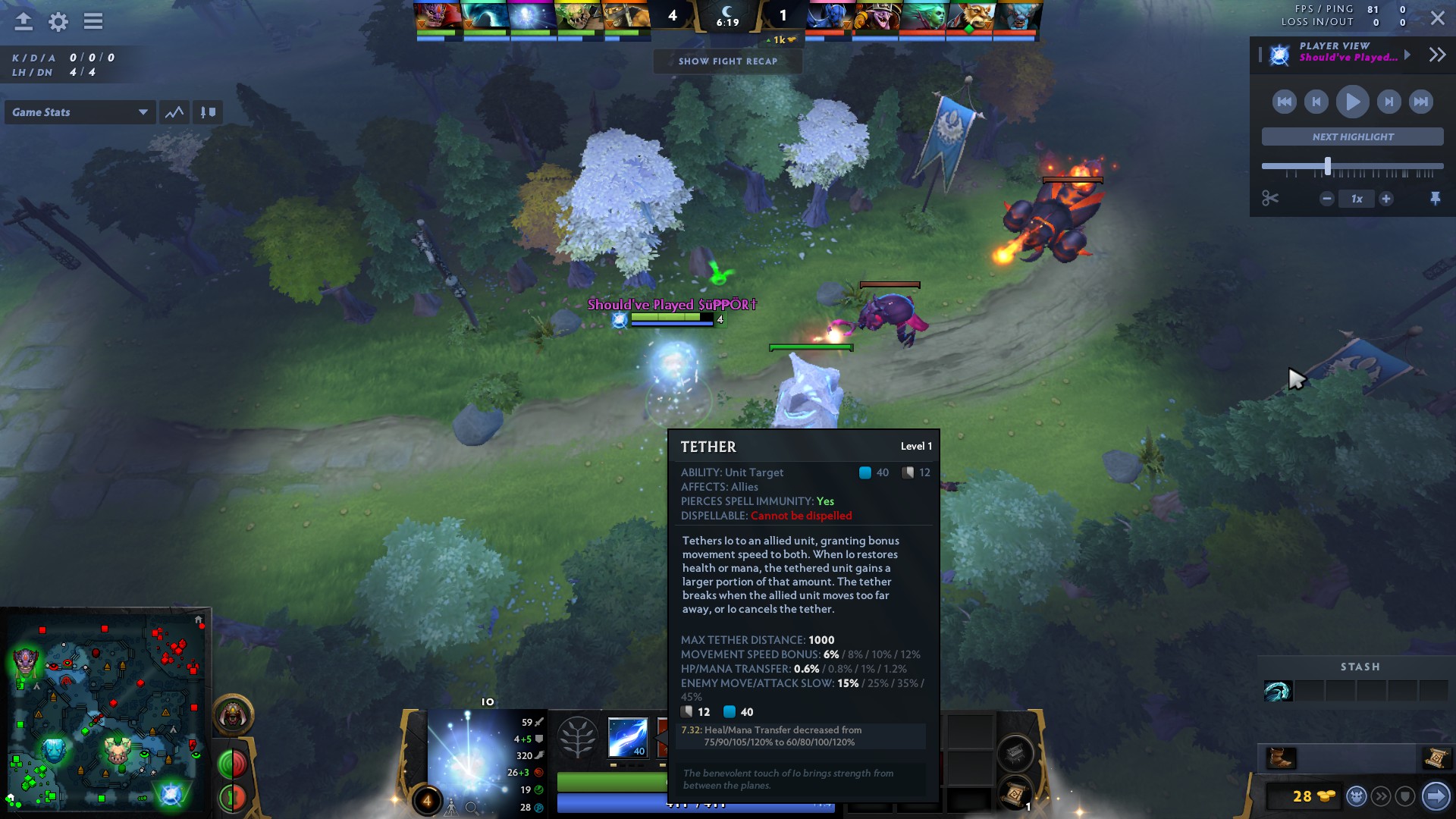Click the NEXT HIGHLIGHT button
This screenshot has width=1456, height=819.
point(1351,136)
